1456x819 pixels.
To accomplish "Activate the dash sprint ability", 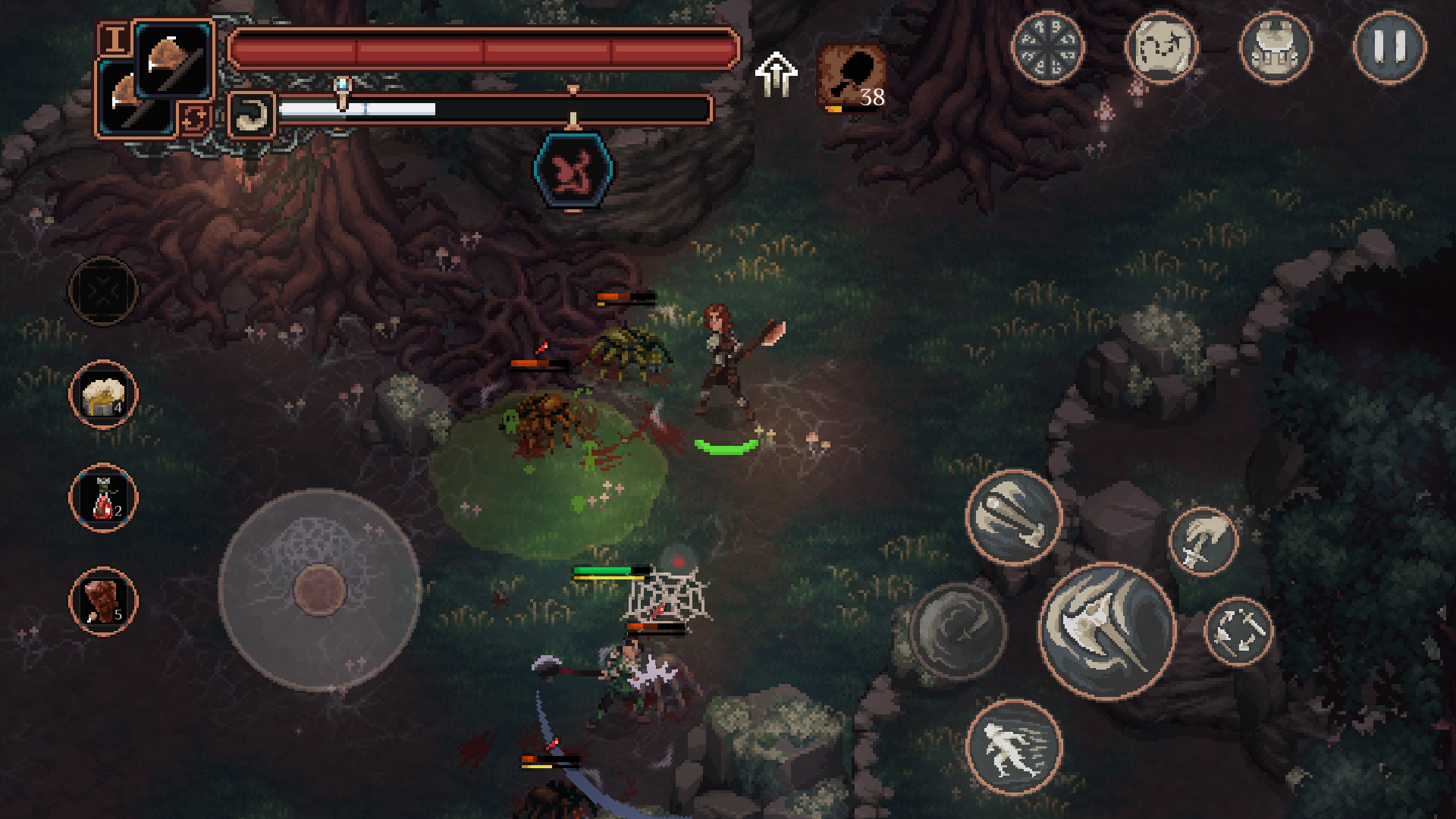I will point(1014,747).
